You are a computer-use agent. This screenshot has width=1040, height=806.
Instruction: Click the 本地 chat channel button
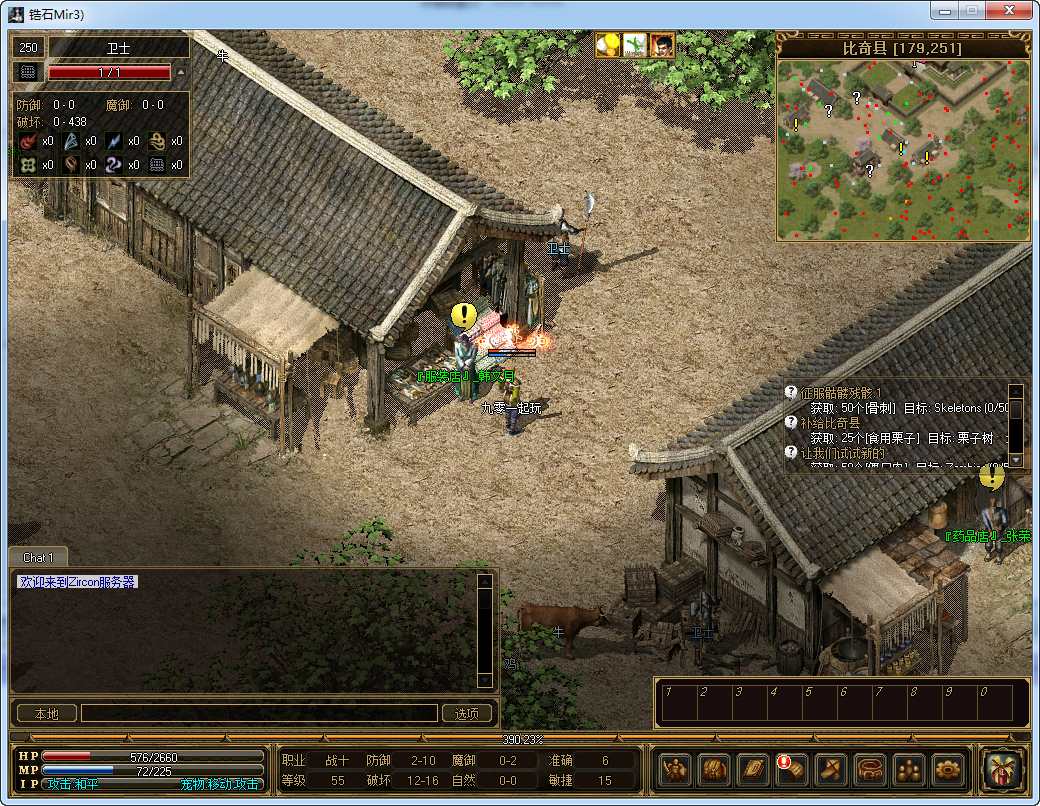(x=46, y=713)
